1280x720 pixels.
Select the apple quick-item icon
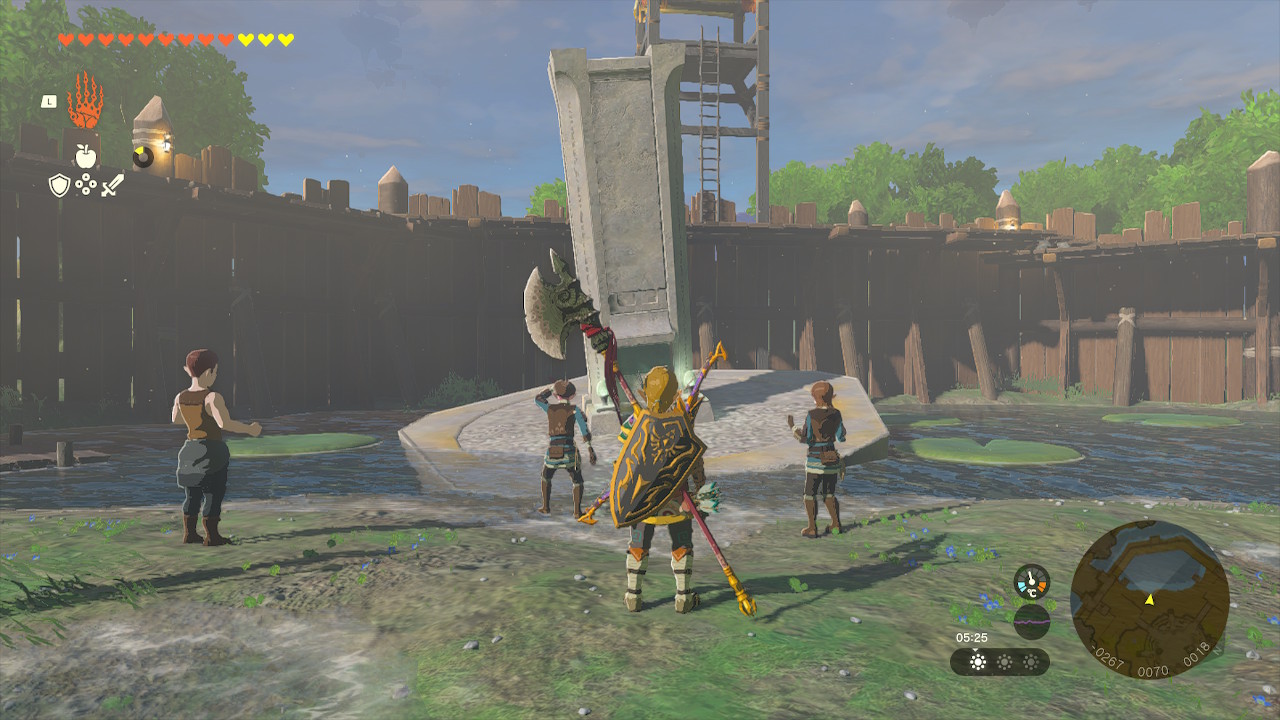[x=86, y=155]
